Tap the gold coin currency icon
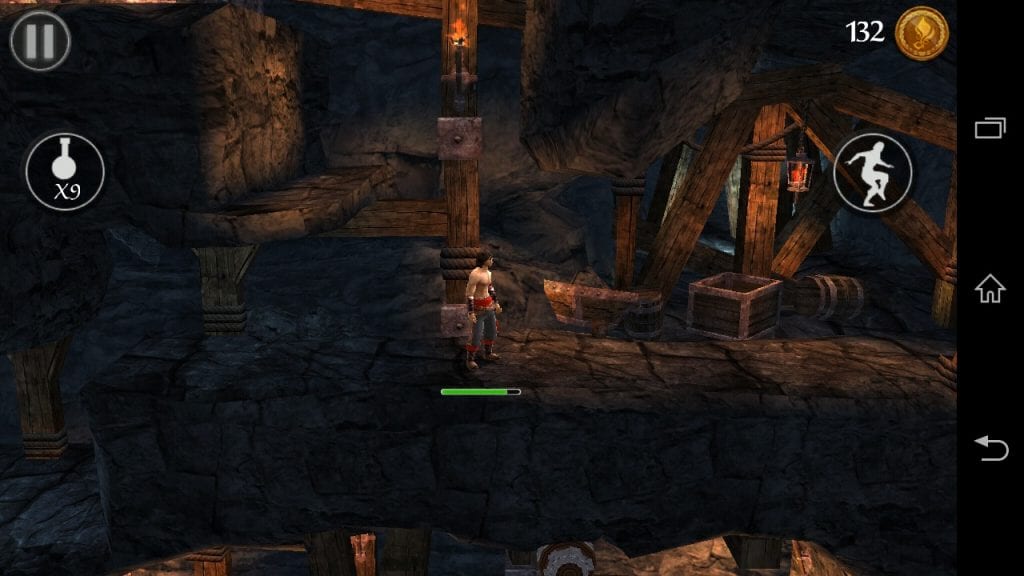Screen dimensions: 1024x576 [921, 34]
